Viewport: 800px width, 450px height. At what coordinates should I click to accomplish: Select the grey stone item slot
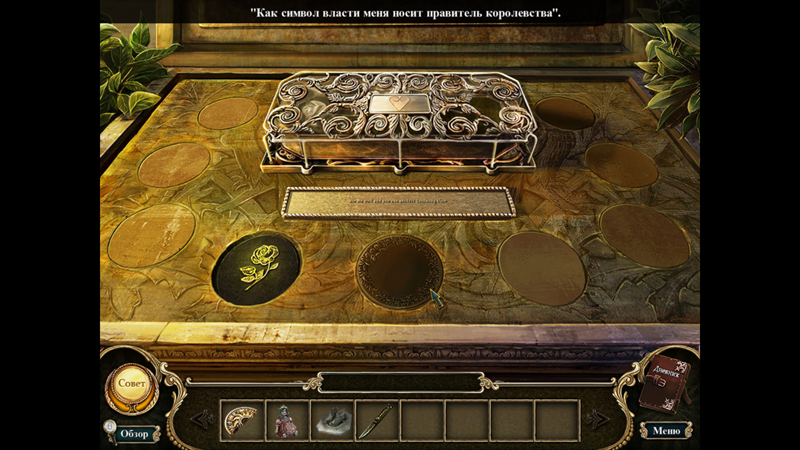pyautogui.click(x=332, y=421)
